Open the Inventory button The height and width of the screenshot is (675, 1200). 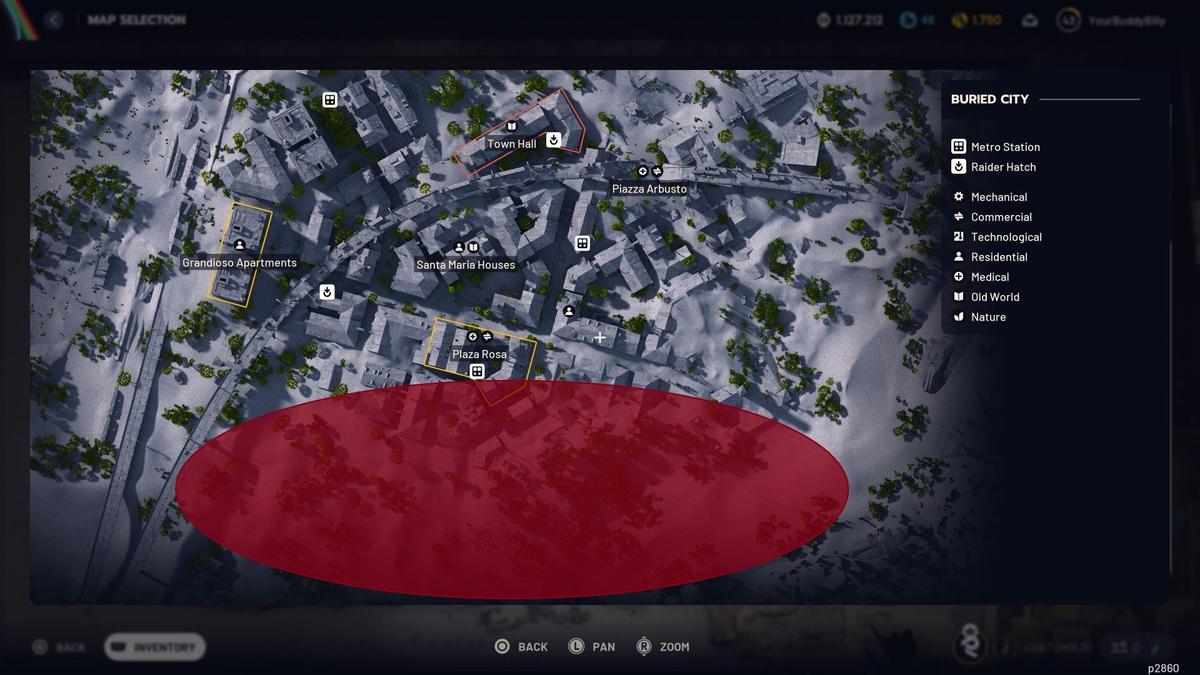tap(155, 647)
